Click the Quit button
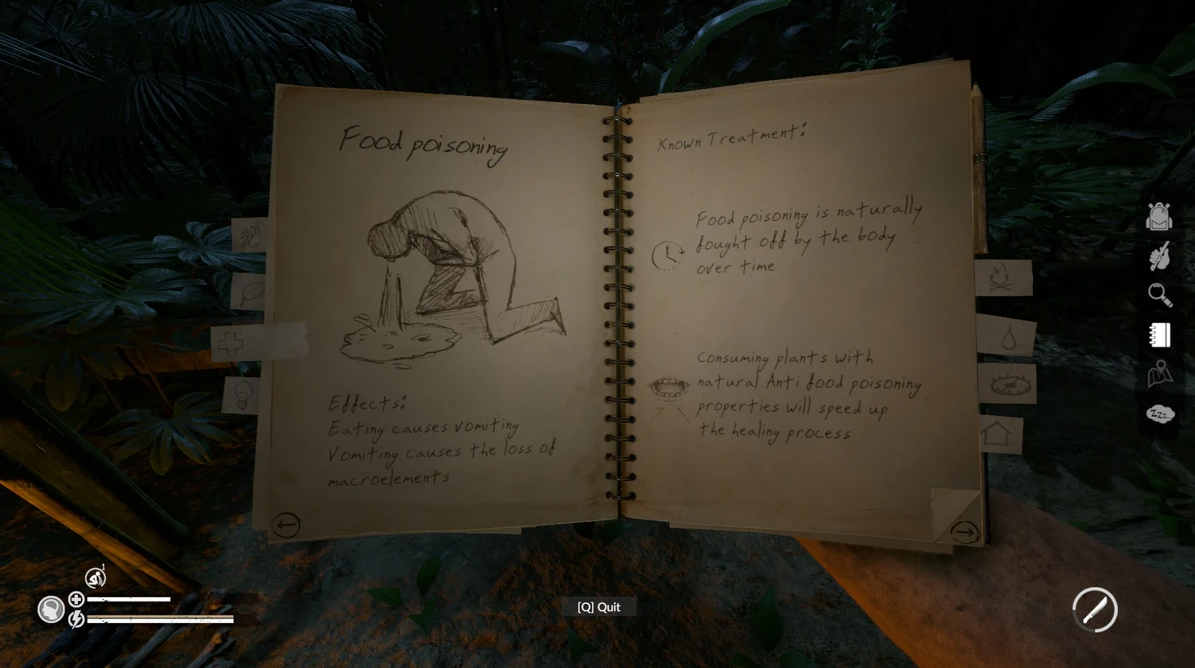Screen dimensions: 1195x668 (x=598, y=607)
